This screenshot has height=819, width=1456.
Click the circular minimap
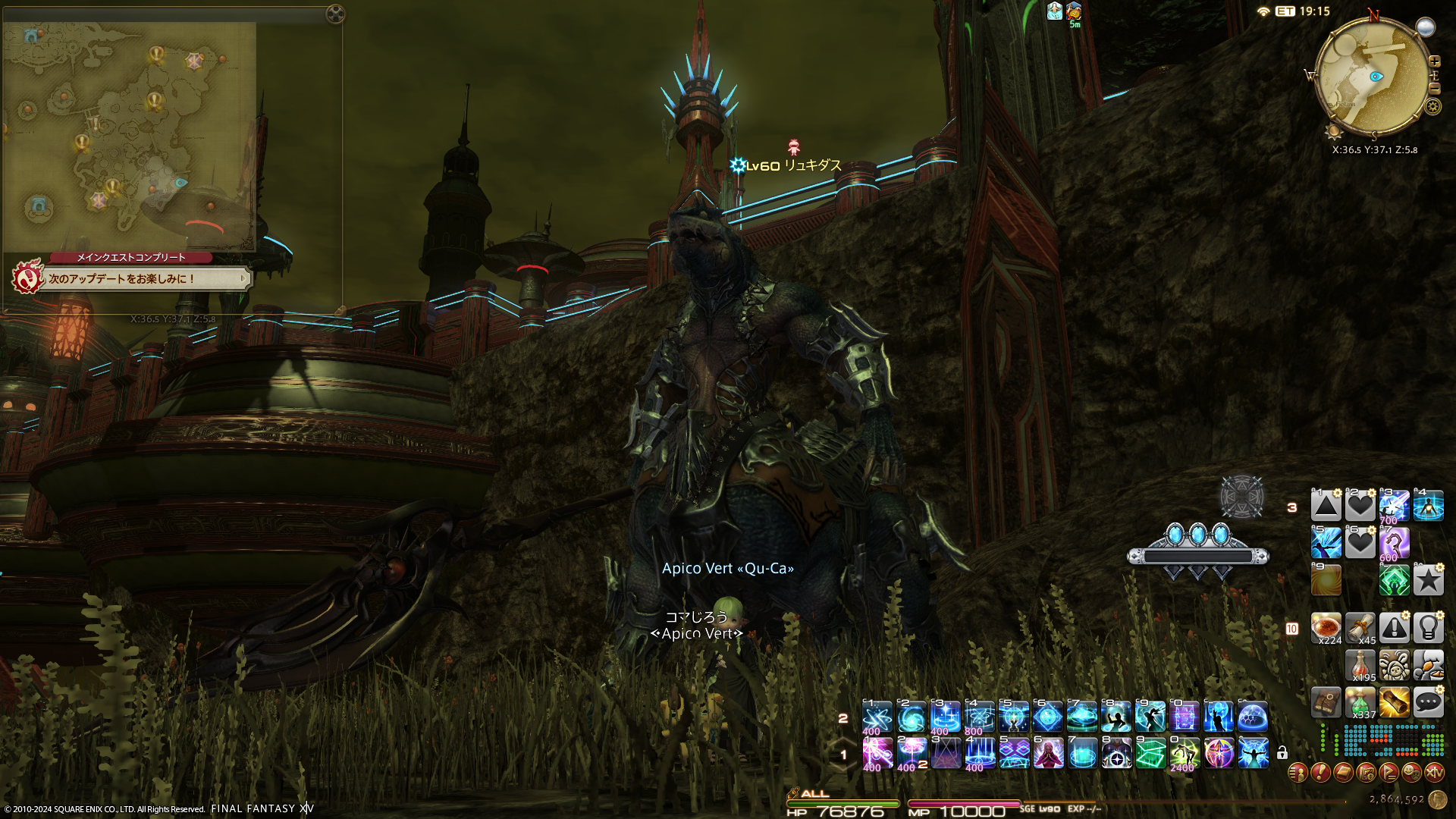pyautogui.click(x=1371, y=77)
